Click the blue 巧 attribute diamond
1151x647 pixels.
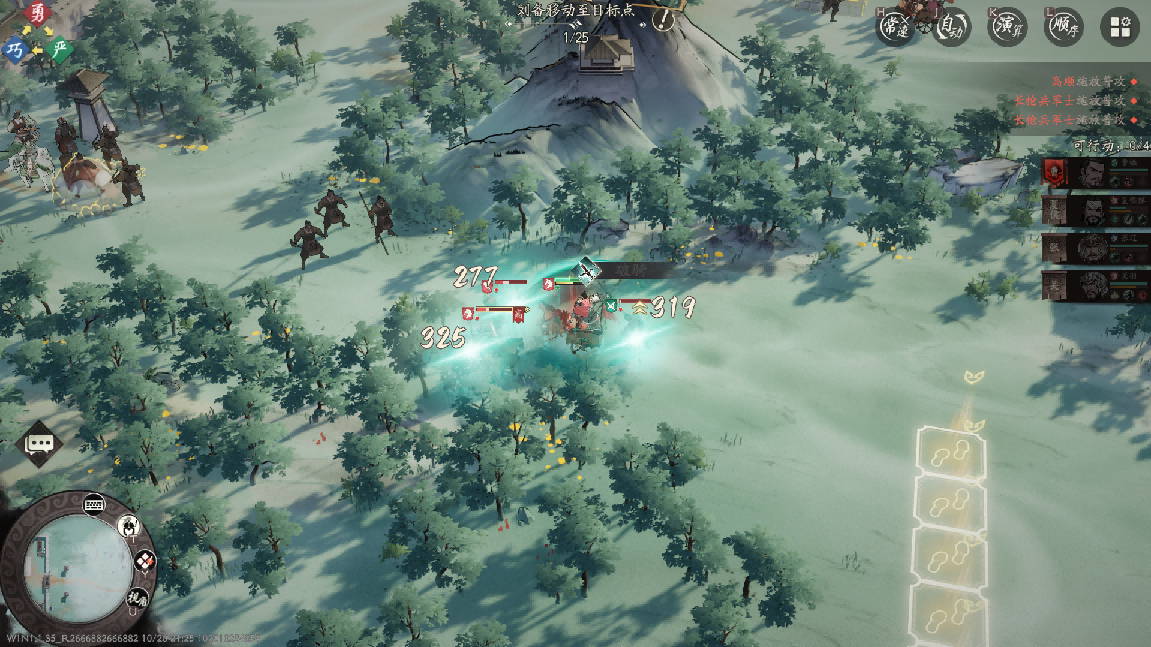15,49
